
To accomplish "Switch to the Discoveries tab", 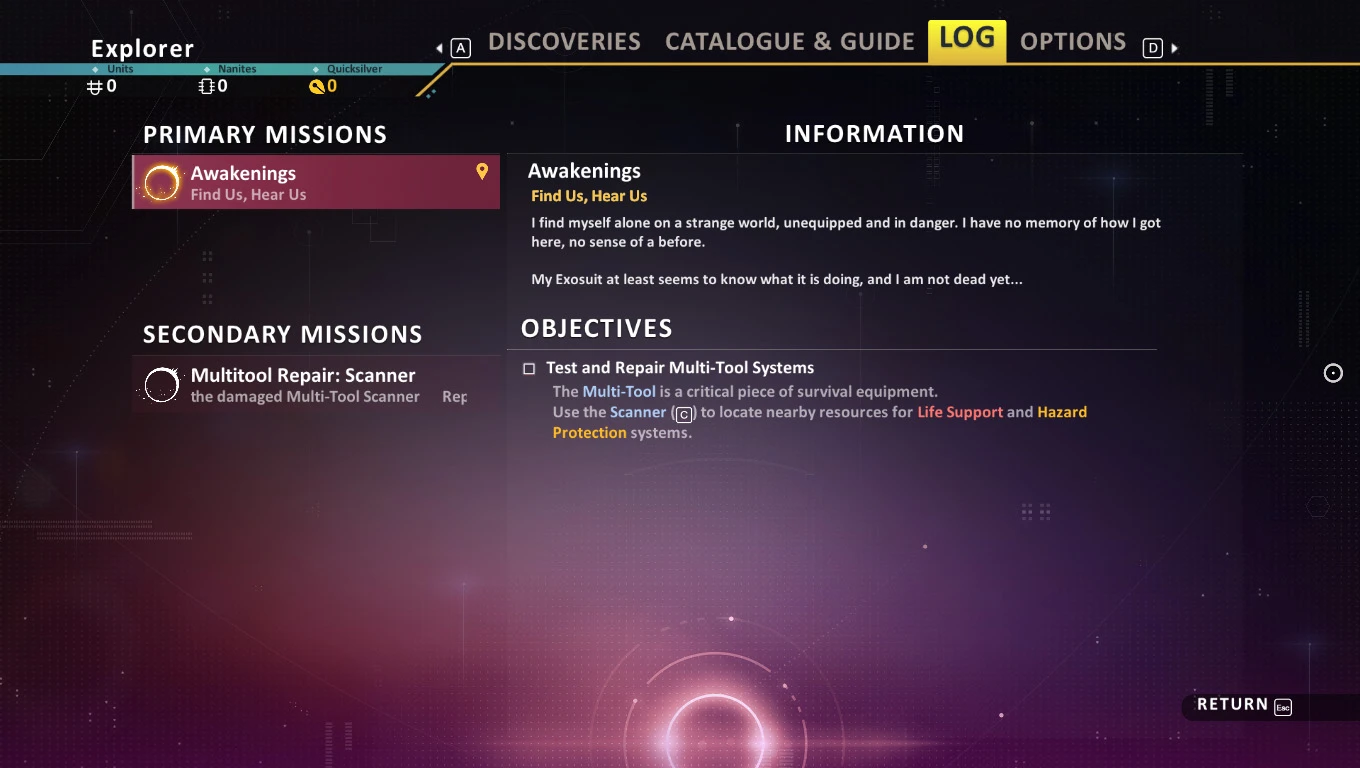I will tap(564, 42).
